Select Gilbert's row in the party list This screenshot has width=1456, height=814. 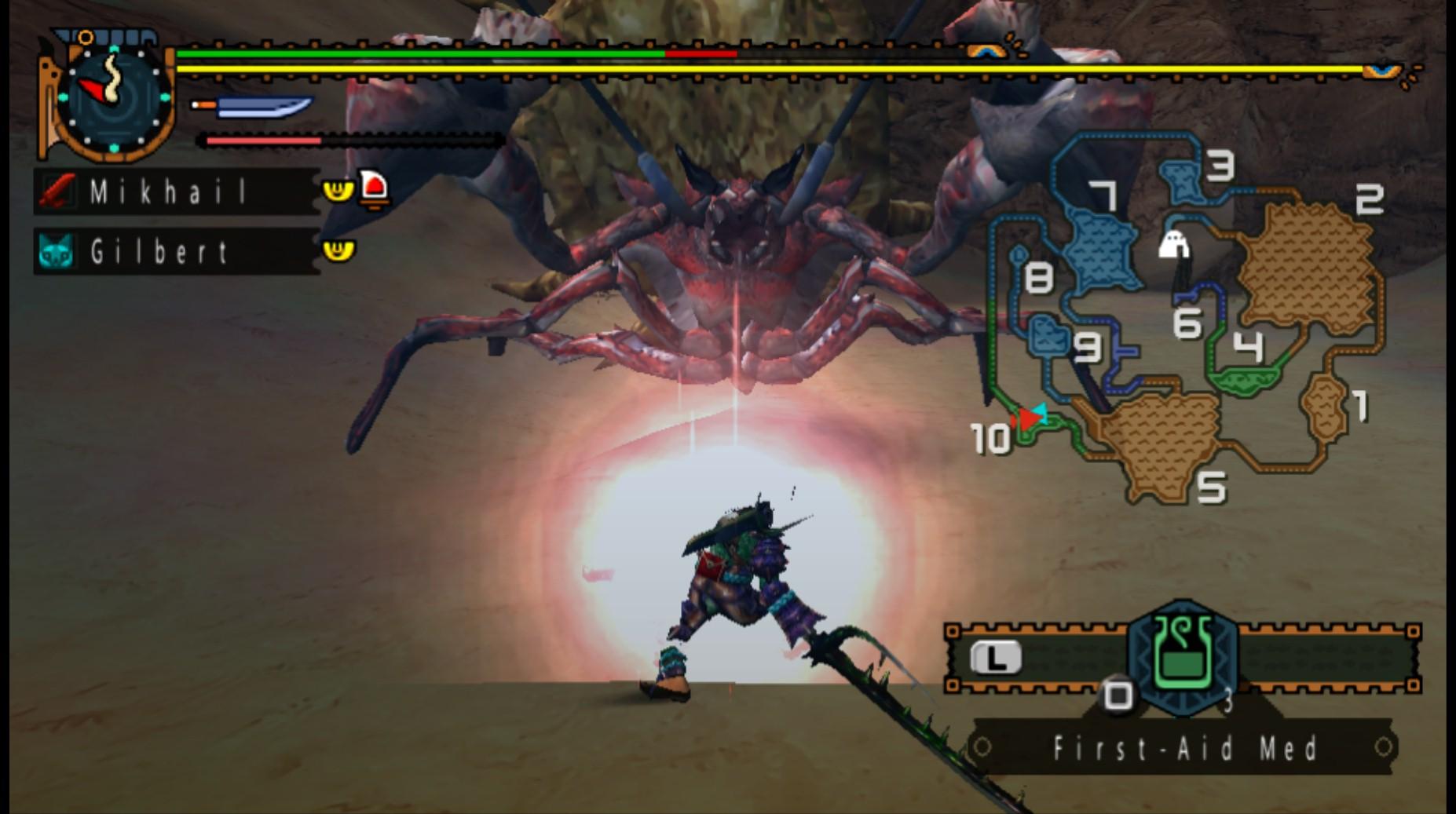click(x=176, y=251)
